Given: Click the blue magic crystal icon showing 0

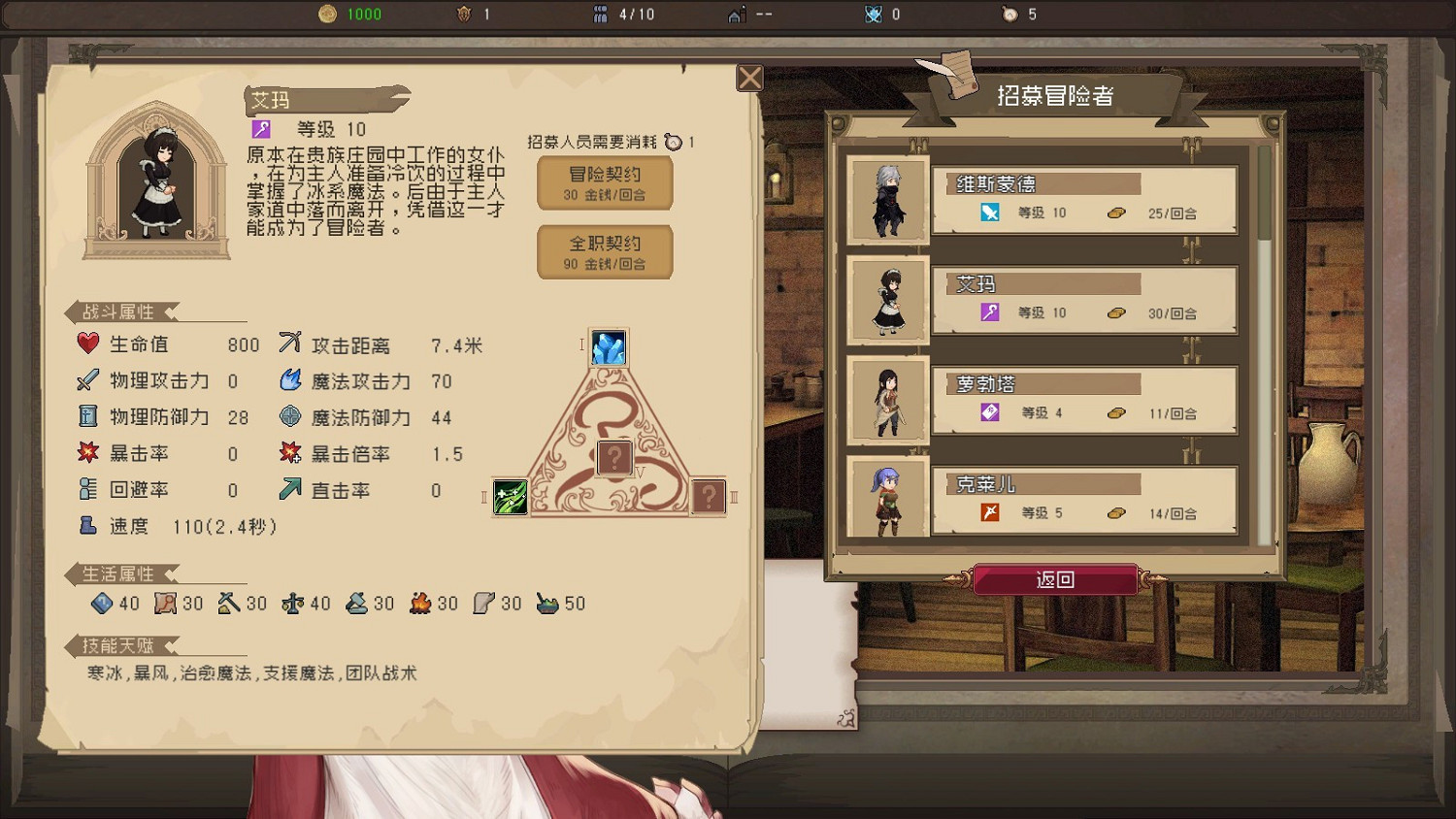Looking at the screenshot, I should coord(872,14).
